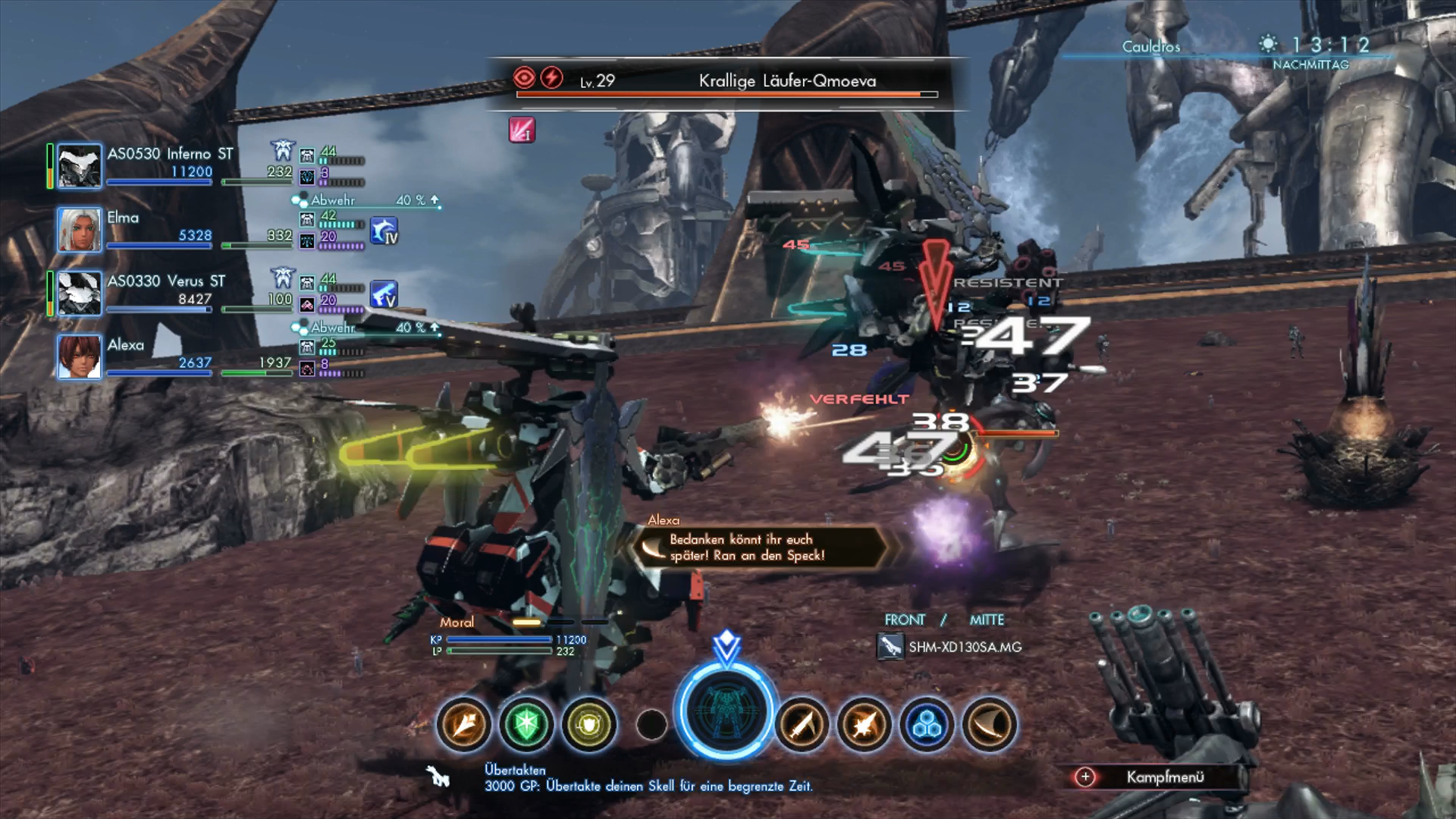Select Alexa's party portrait

80,357
